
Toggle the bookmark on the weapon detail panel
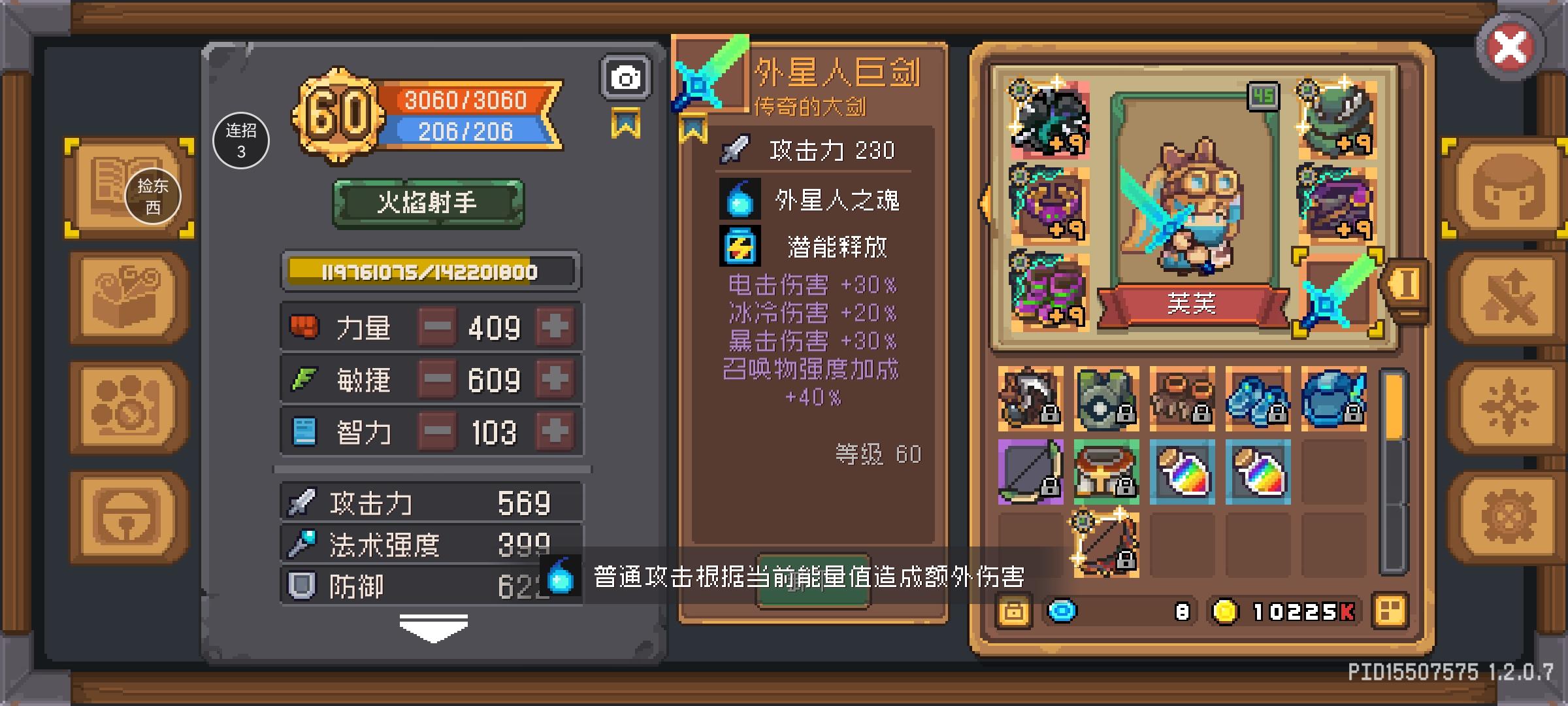coord(694,128)
